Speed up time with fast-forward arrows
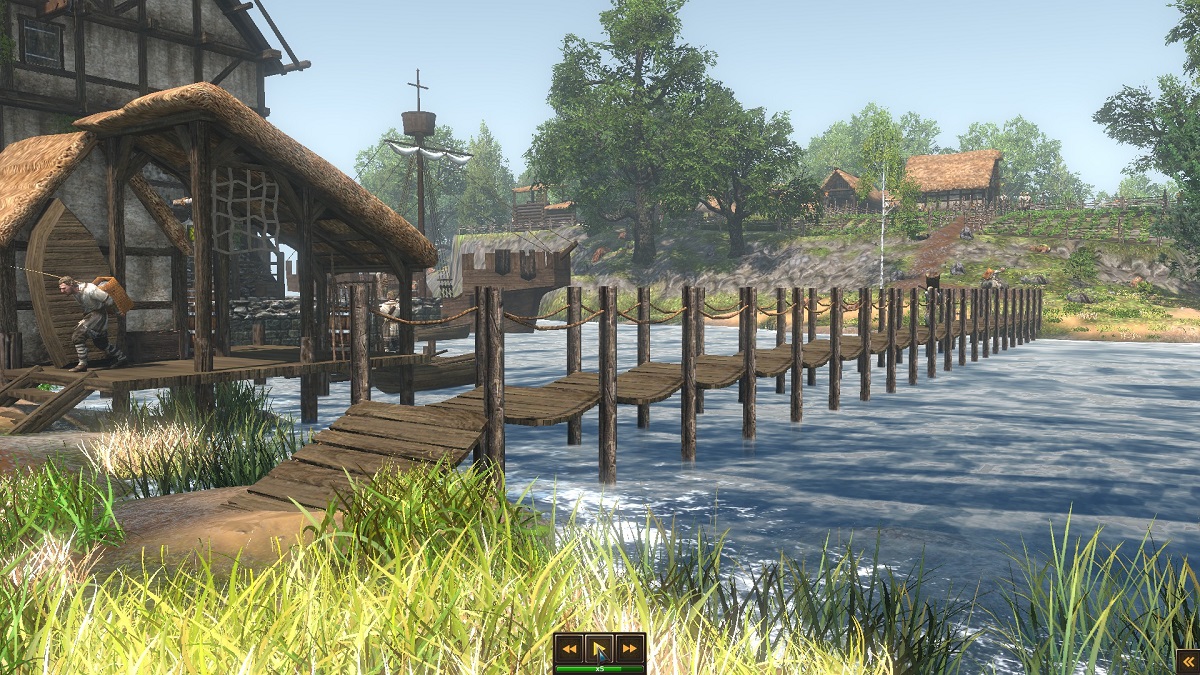 coord(629,648)
